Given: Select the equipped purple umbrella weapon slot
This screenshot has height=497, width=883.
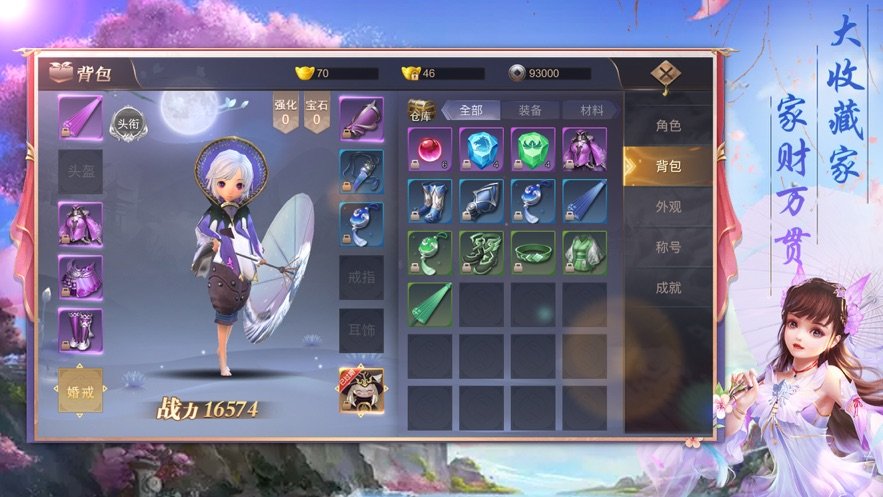Looking at the screenshot, I should 80,118.
